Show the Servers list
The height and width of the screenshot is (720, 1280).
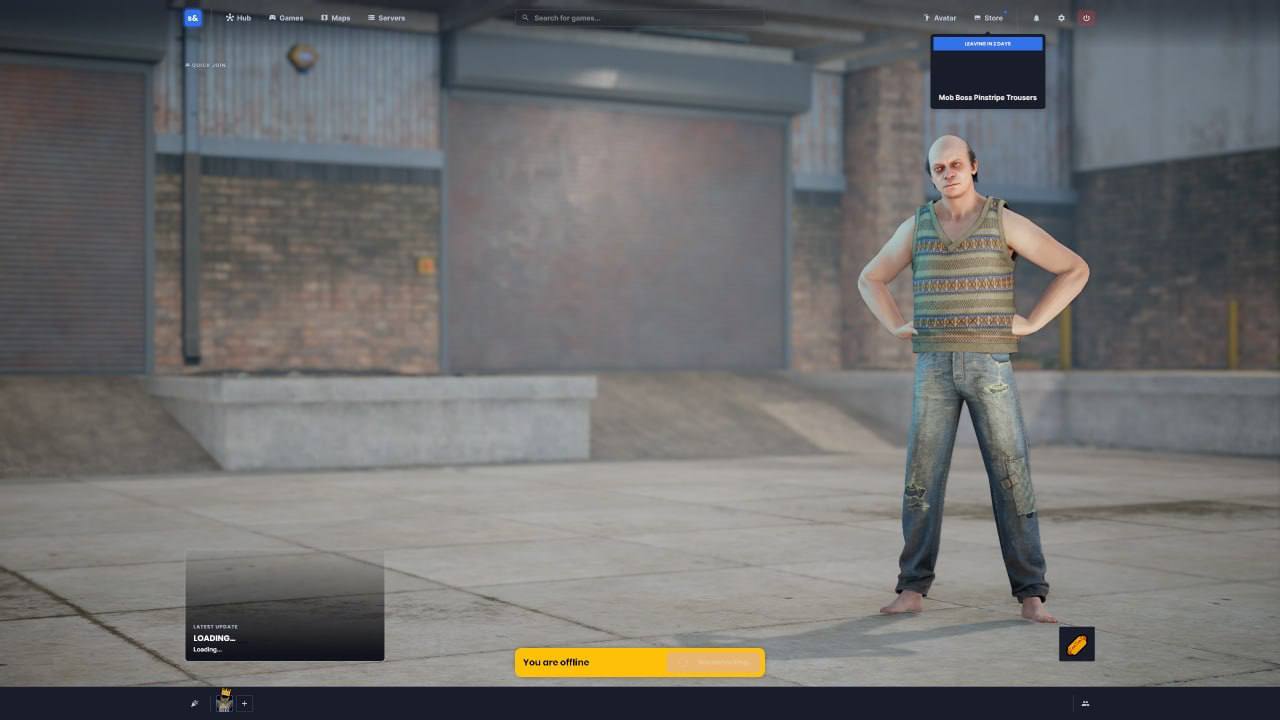tap(386, 18)
